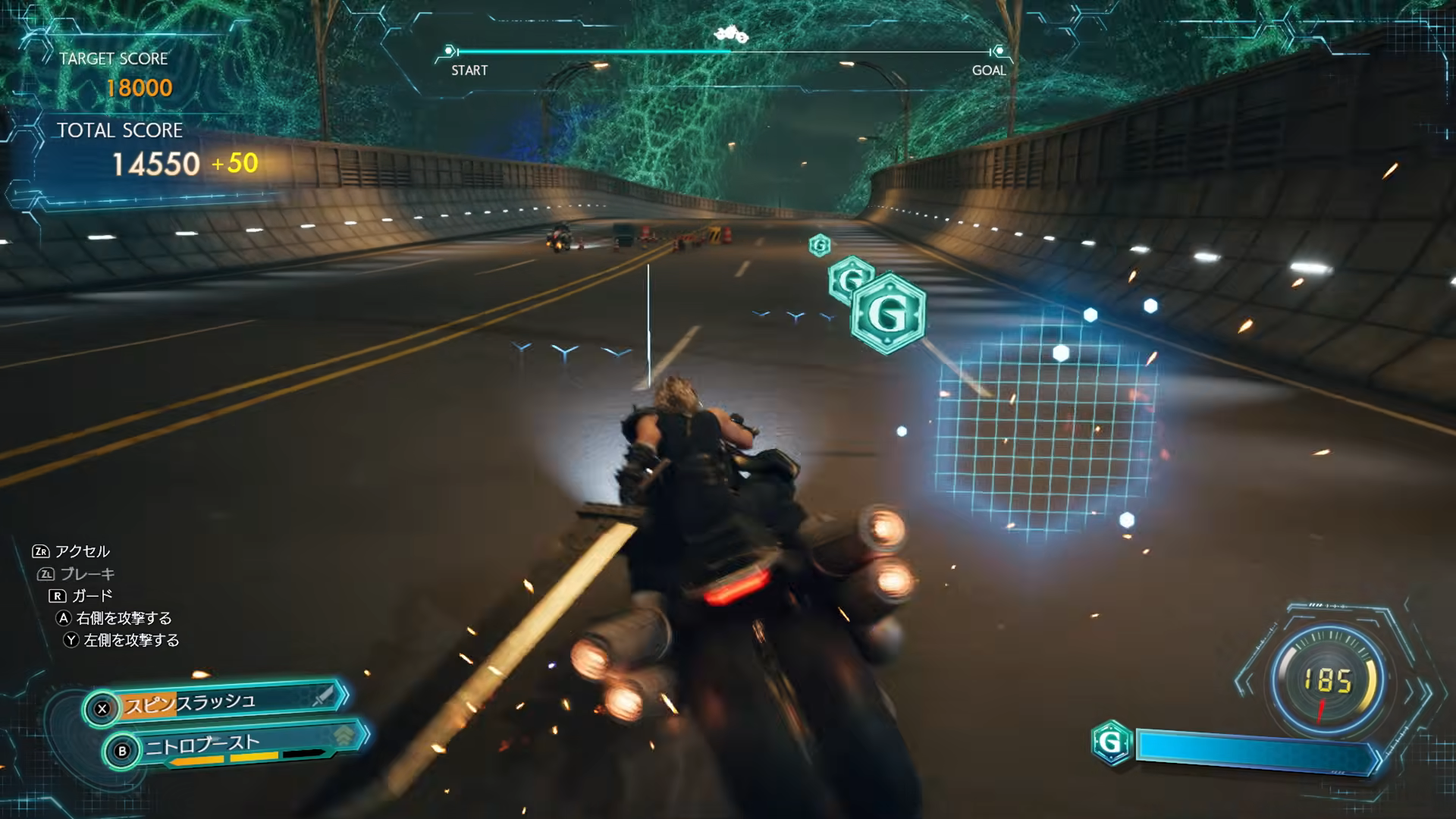
Task: Click the START label on the progress track
Action: pos(471,71)
